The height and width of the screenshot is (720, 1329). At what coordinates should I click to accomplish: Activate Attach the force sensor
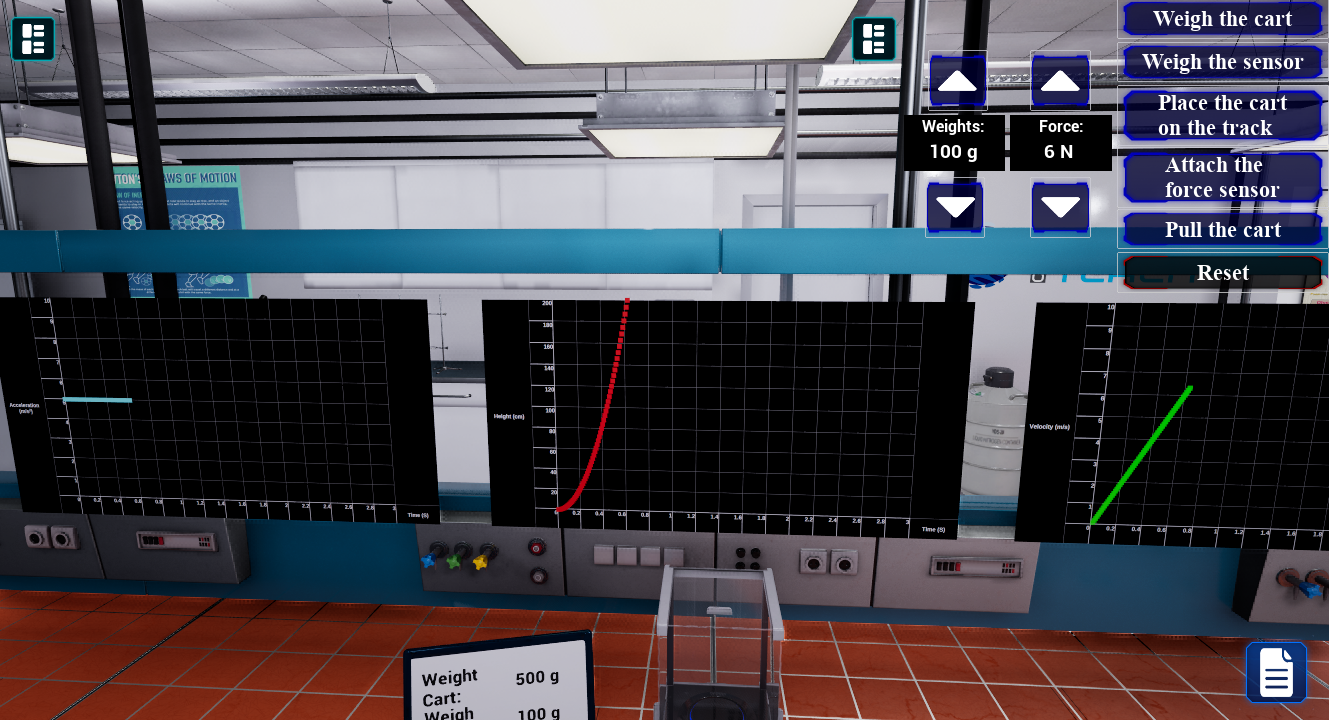coord(1222,176)
